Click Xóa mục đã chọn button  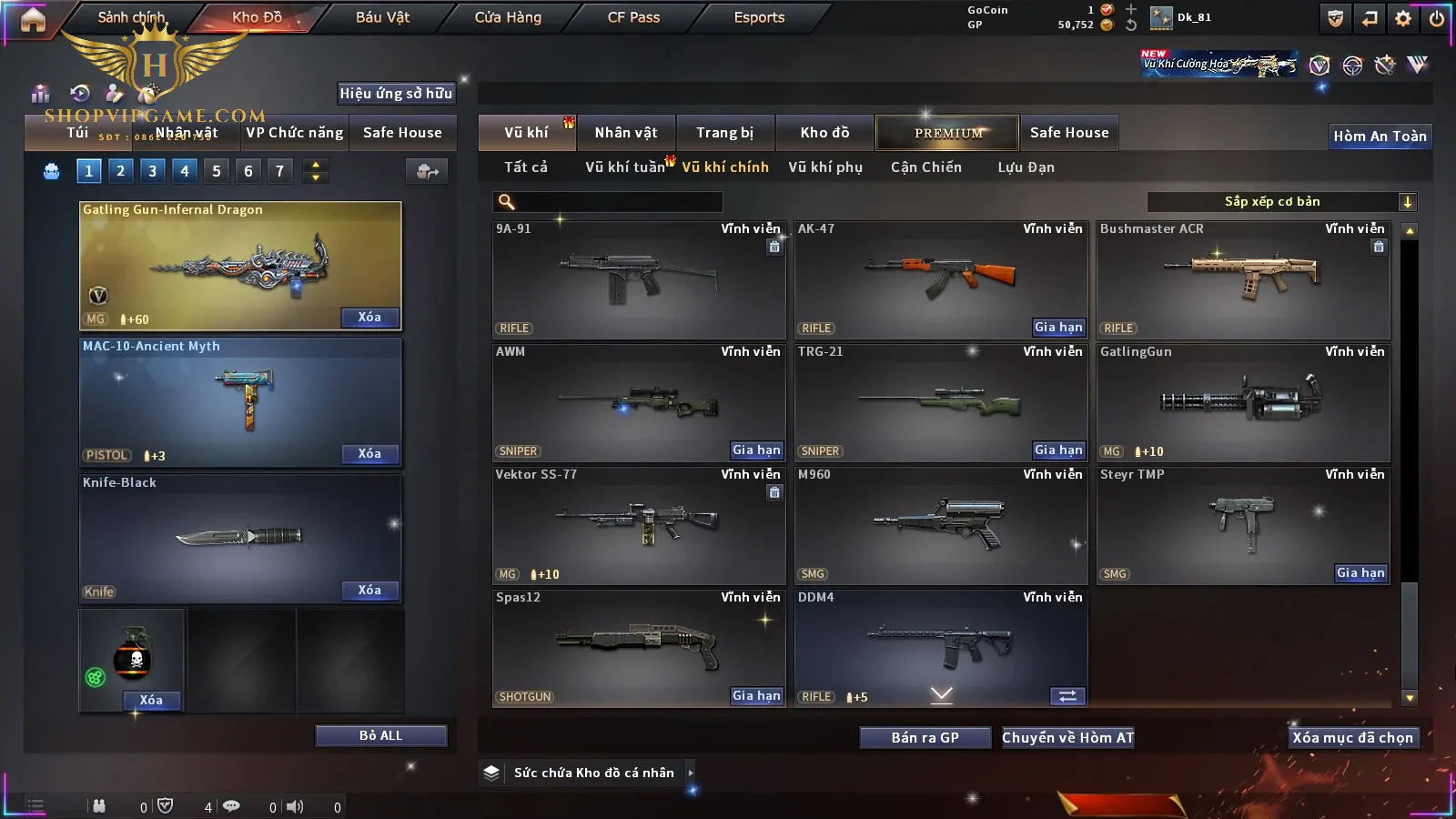(1352, 738)
